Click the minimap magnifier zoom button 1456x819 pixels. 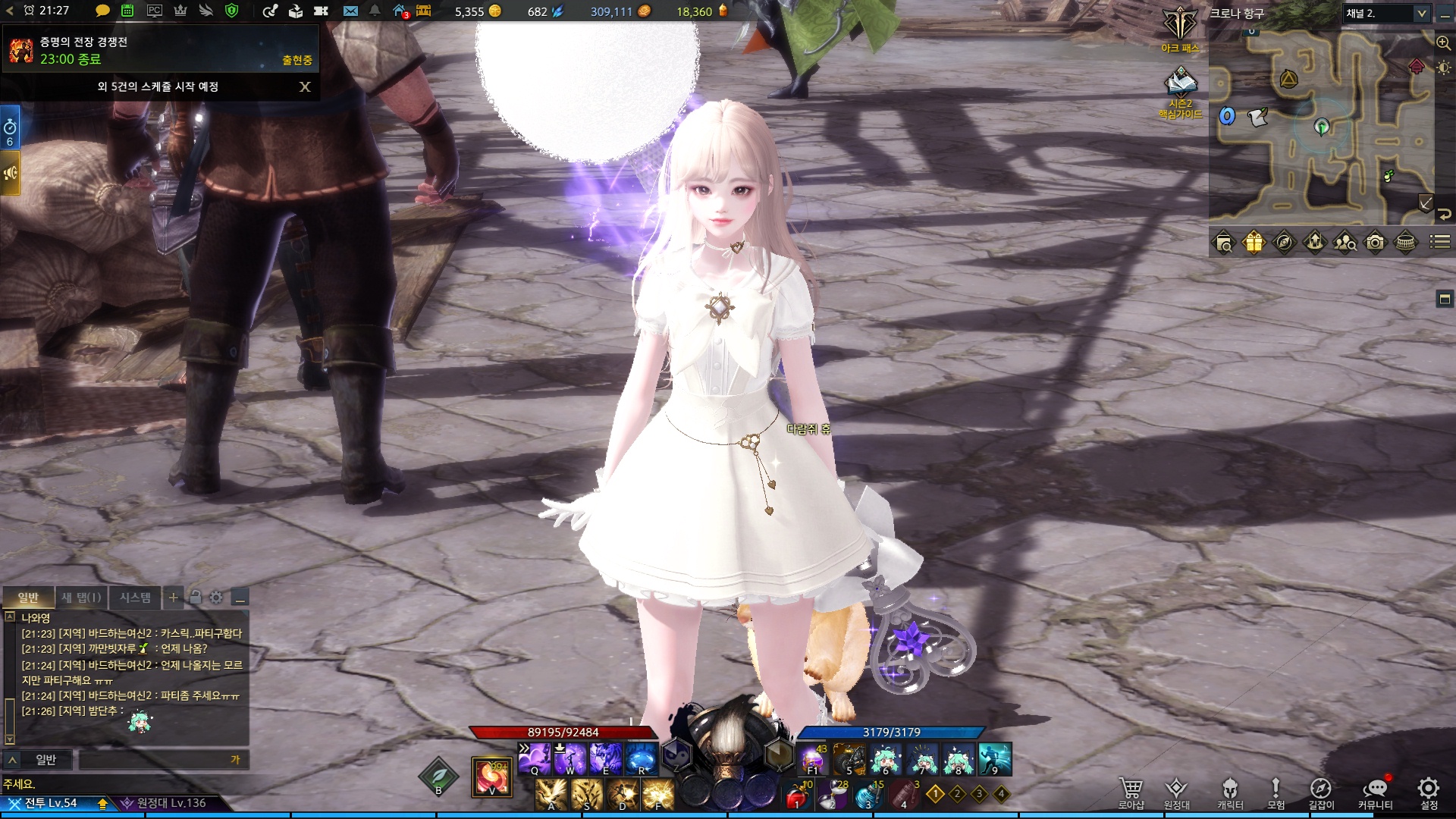click(1443, 43)
